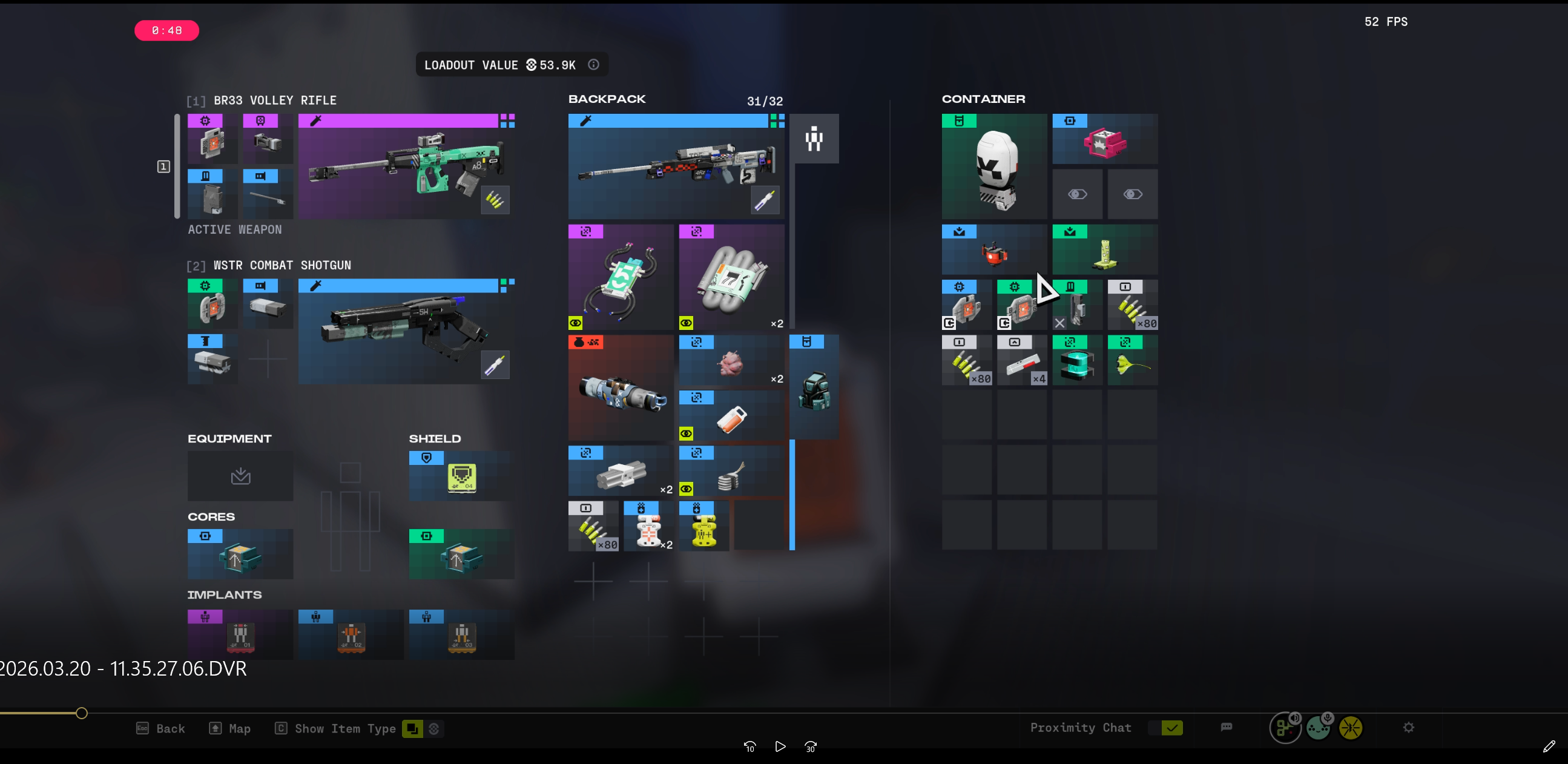1568x764 pixels.
Task: Select the pink cube core in container
Action: 1104,140
